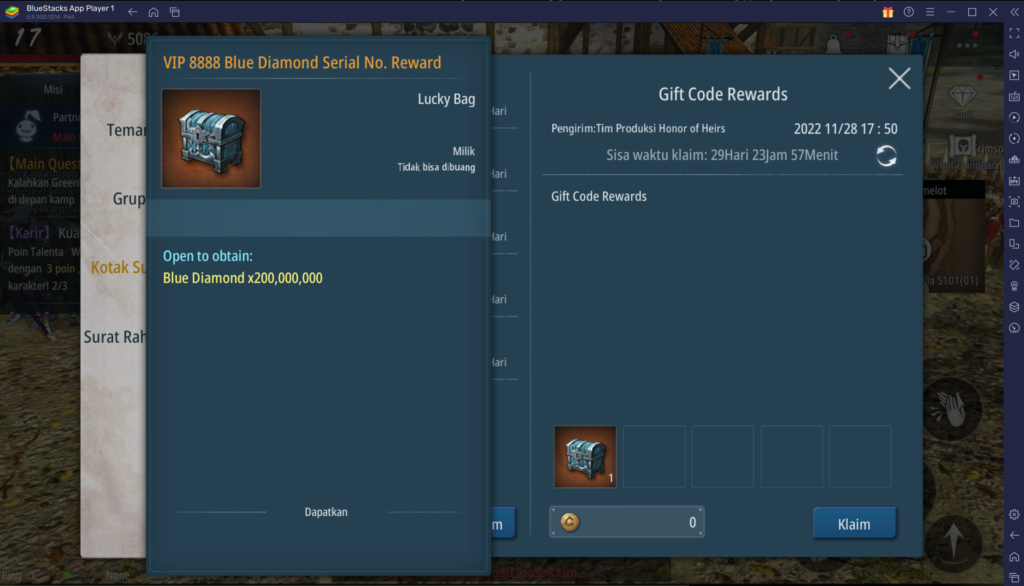The width and height of the screenshot is (1024, 586).
Task: Click the Lucky Bag chest tooltip image
Action: click(x=211, y=138)
